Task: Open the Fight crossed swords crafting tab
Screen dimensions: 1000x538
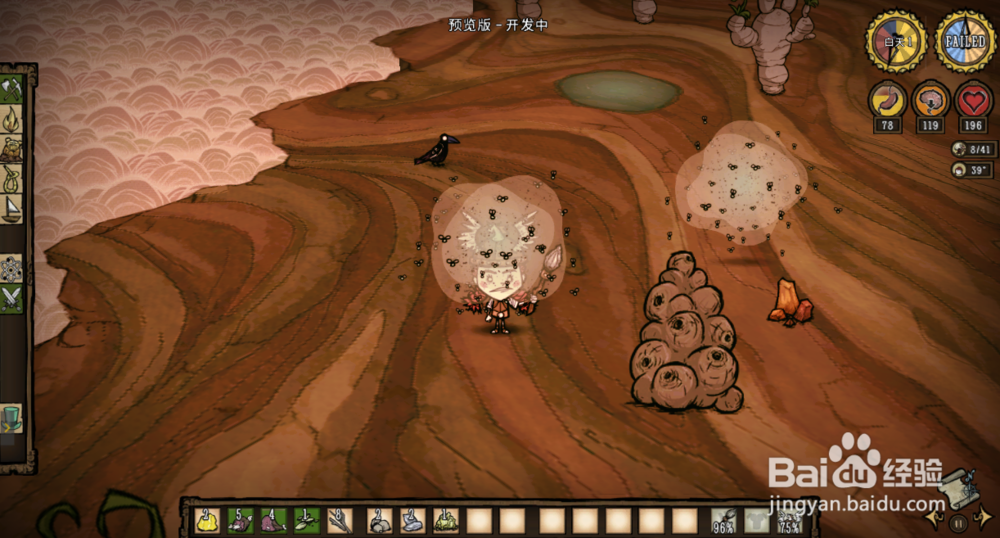Action: [13, 297]
